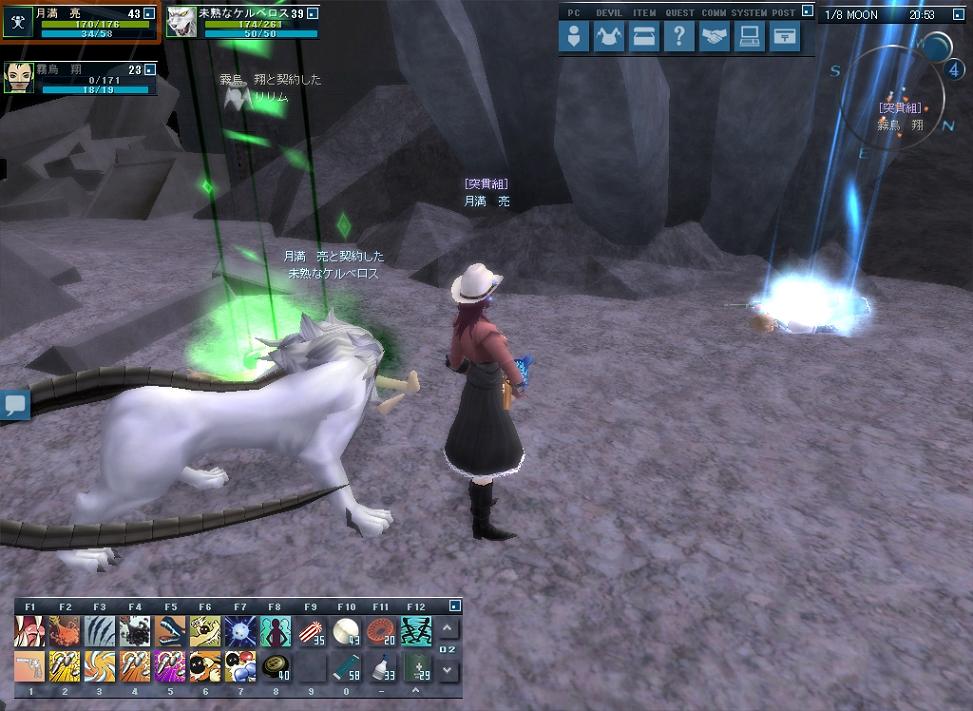Open the ITEM inventory menu
This screenshot has height=711, width=973.
point(645,37)
